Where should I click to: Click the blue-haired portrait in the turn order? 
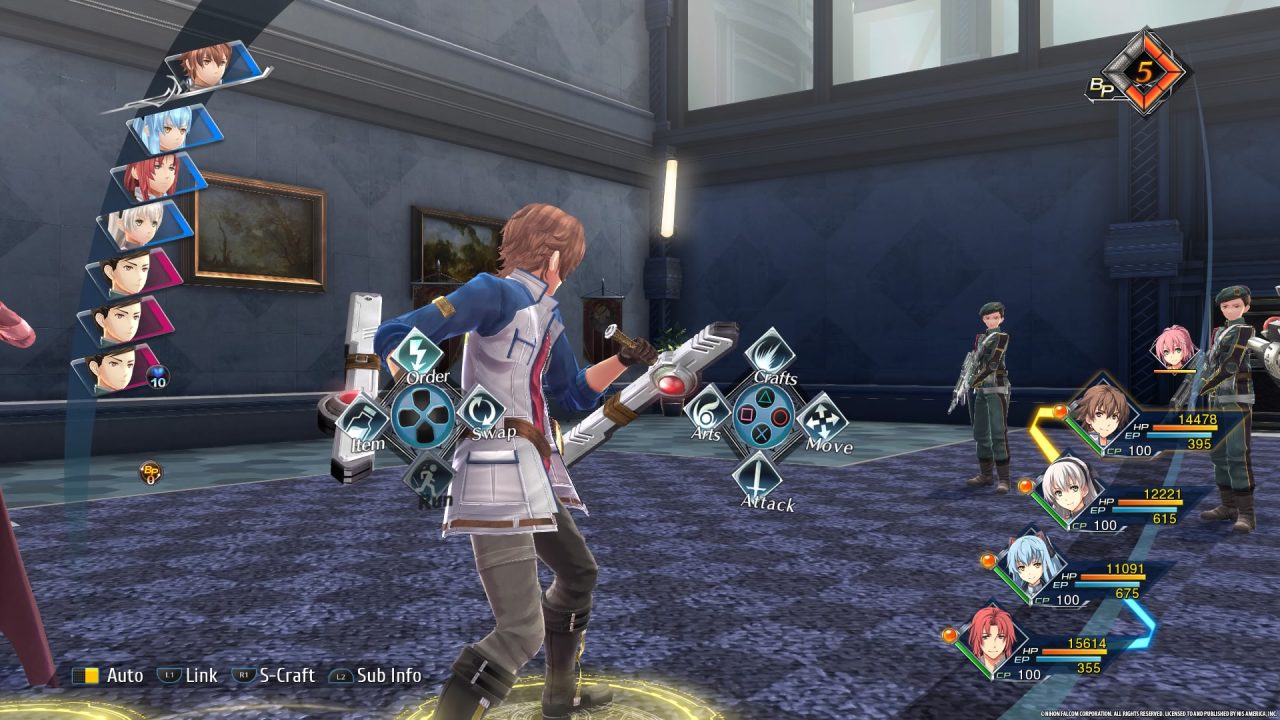click(167, 128)
